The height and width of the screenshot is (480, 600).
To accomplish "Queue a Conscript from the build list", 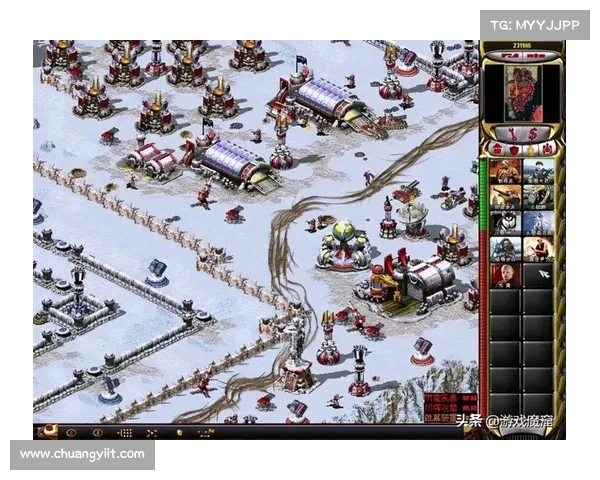I will click(x=506, y=172).
